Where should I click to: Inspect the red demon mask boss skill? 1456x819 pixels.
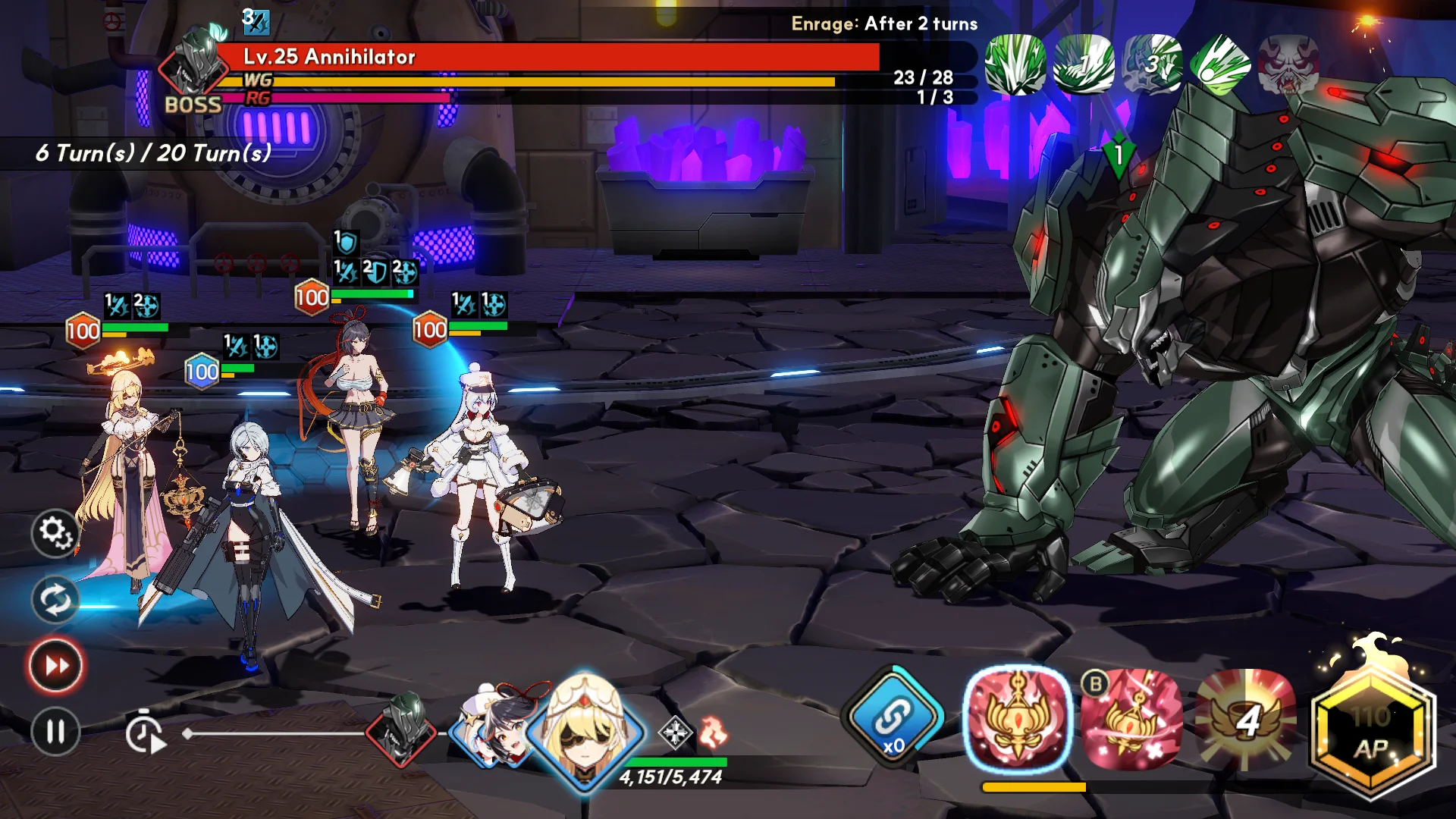pyautogui.click(x=1288, y=65)
